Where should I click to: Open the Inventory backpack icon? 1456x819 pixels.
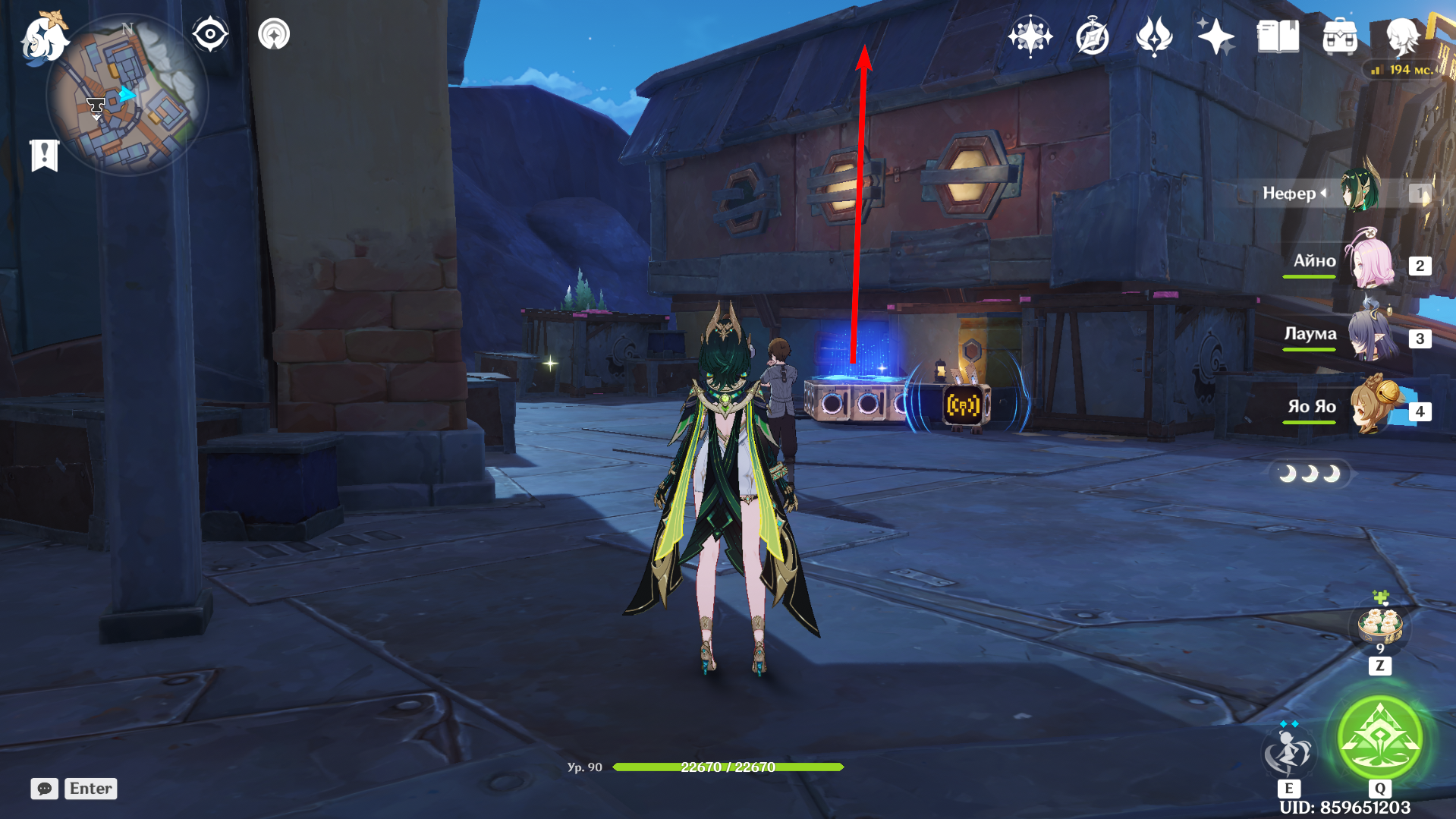(1340, 34)
